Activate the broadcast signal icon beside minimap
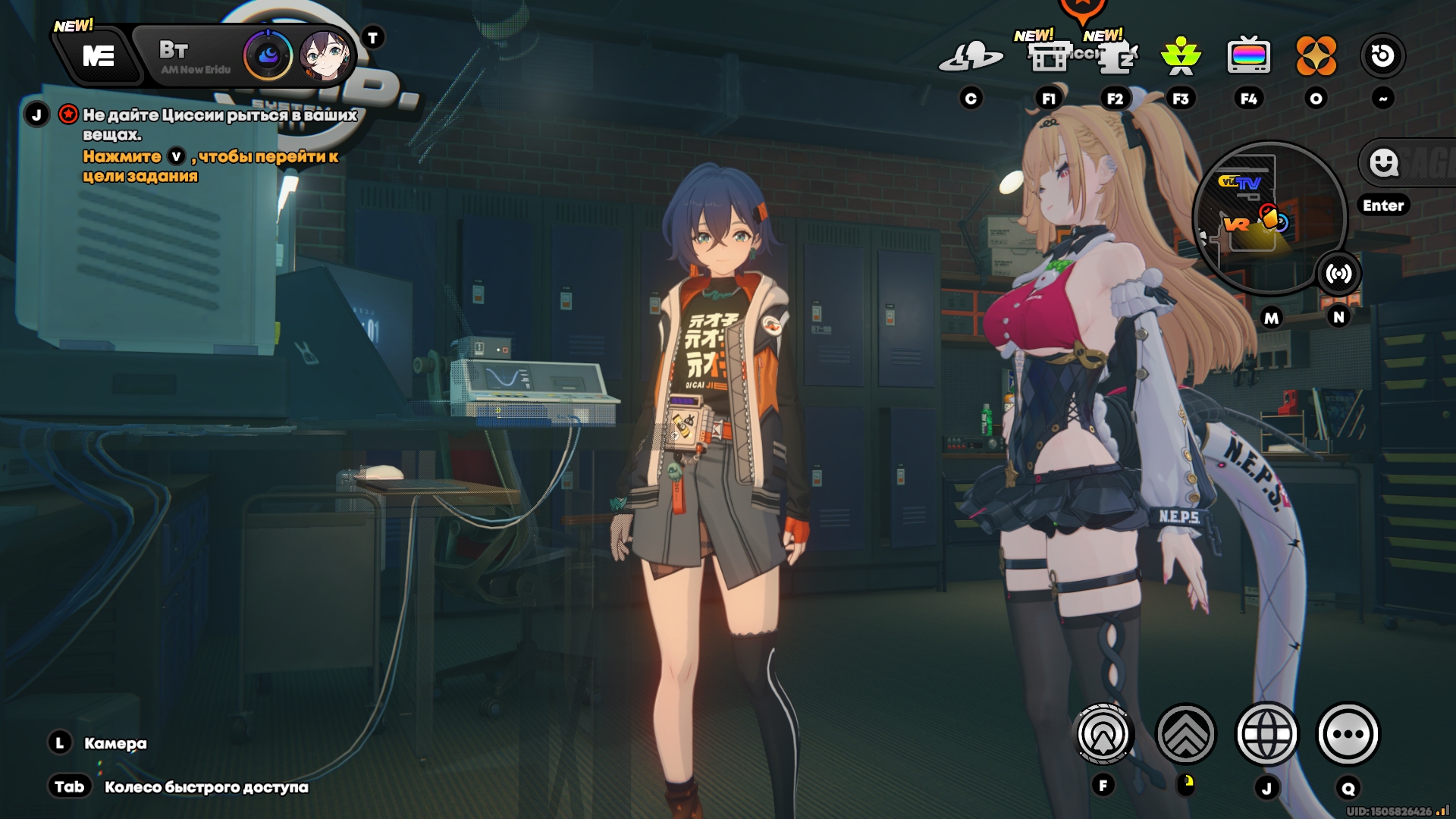The height and width of the screenshot is (819, 1456). click(x=1338, y=274)
